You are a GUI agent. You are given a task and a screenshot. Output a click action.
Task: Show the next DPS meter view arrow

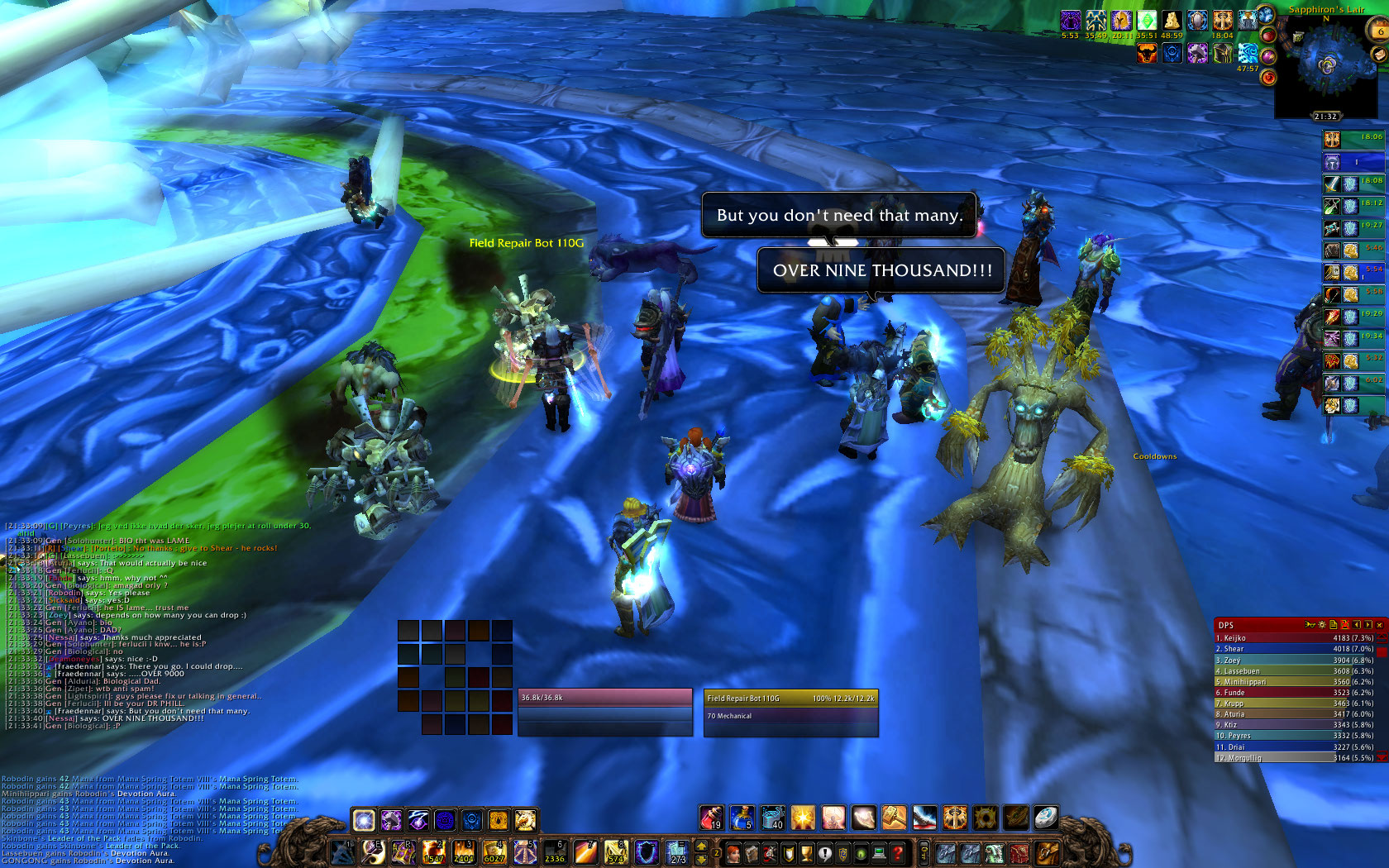coord(1368,625)
